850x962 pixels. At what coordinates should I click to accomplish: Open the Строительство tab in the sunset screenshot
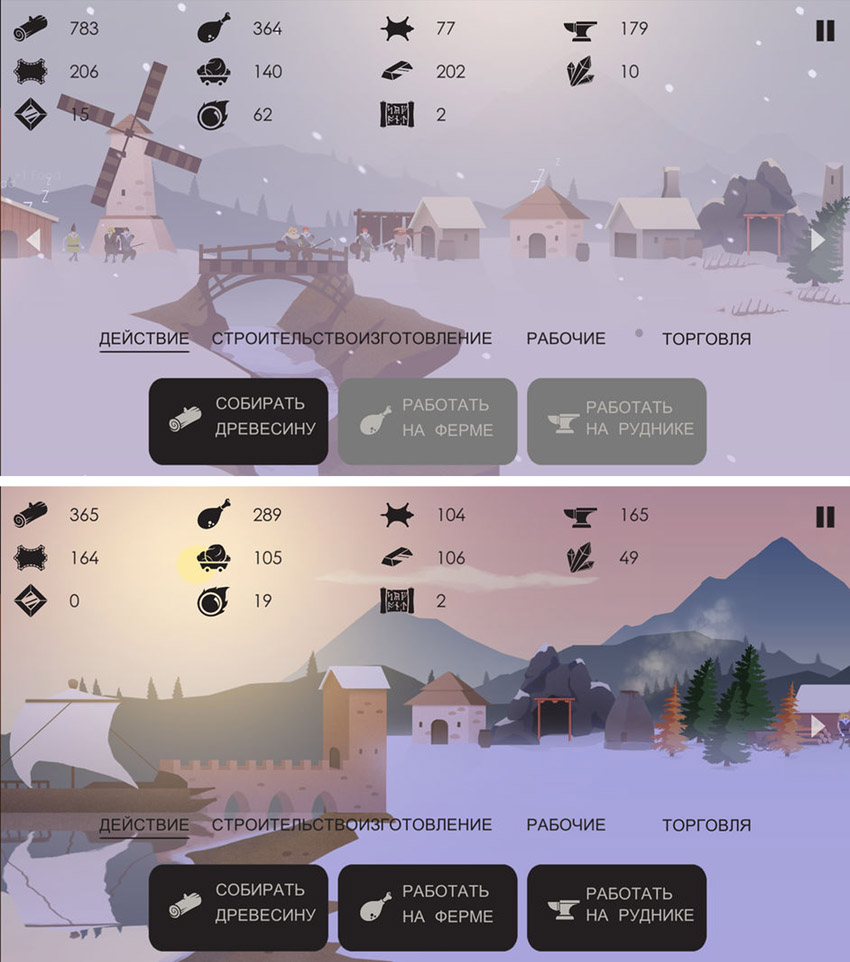click(x=273, y=825)
